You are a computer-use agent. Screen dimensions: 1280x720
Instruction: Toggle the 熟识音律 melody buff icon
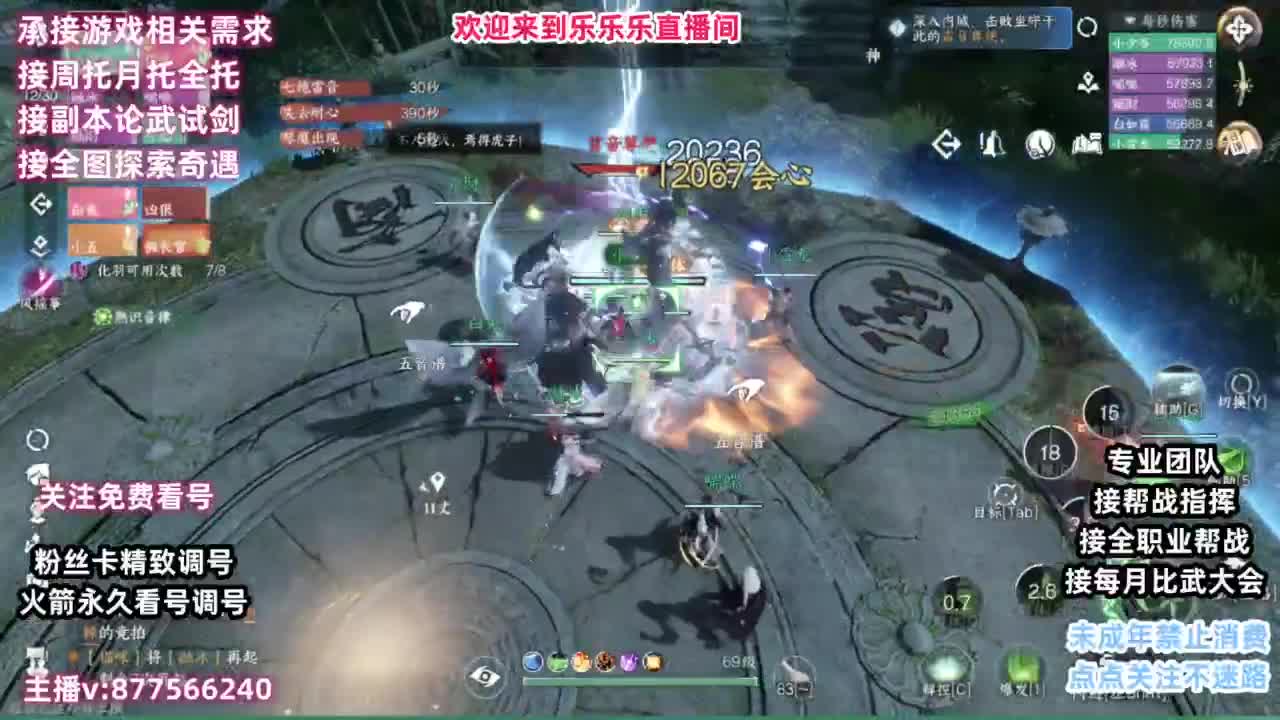[x=102, y=317]
